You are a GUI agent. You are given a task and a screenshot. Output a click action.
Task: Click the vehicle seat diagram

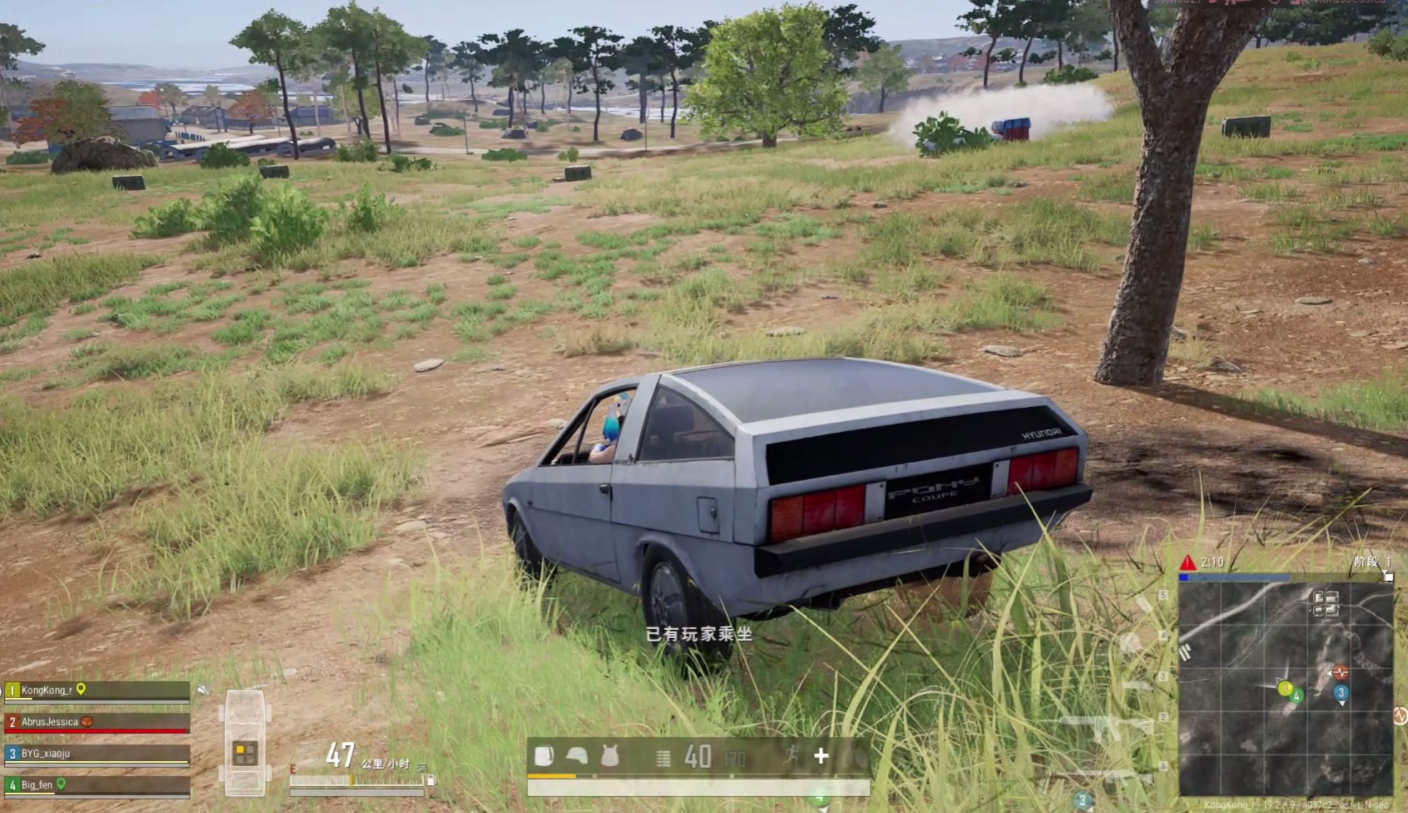(x=245, y=741)
